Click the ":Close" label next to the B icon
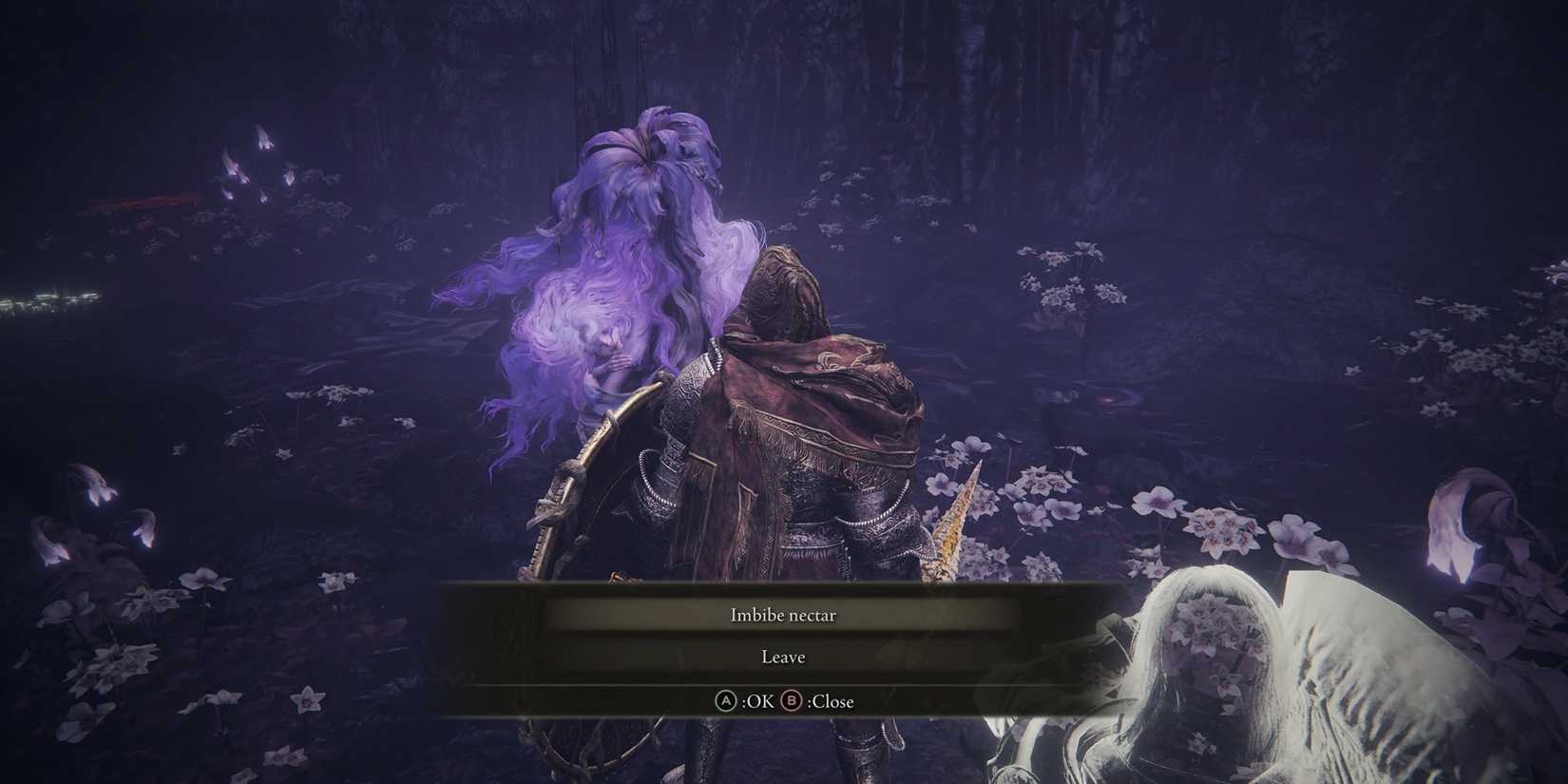Viewport: 1568px width, 784px height. pos(830,700)
